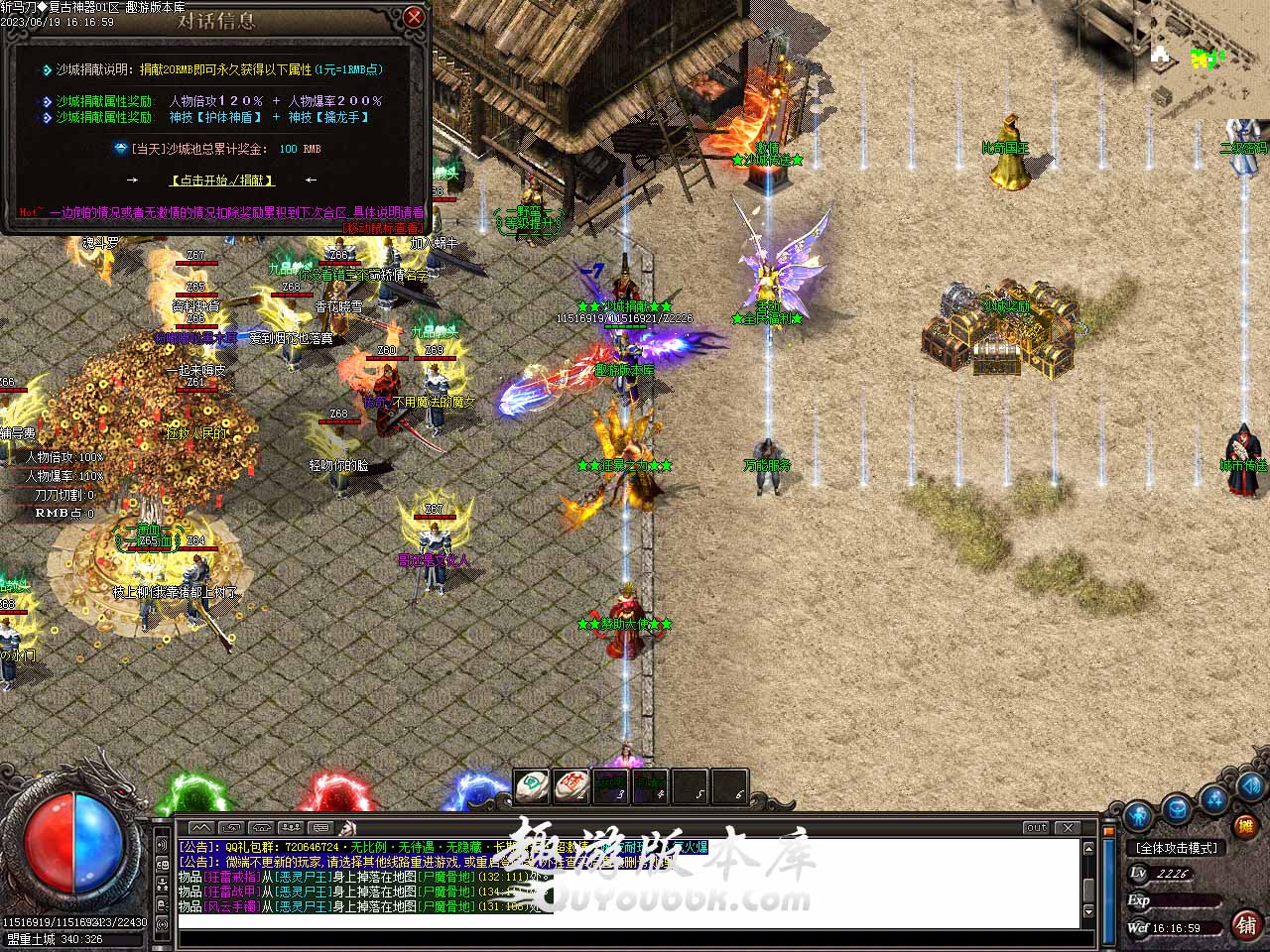1270x952 pixels.
Task: Toggle the sound speaker icon
Action: click(x=1252, y=788)
